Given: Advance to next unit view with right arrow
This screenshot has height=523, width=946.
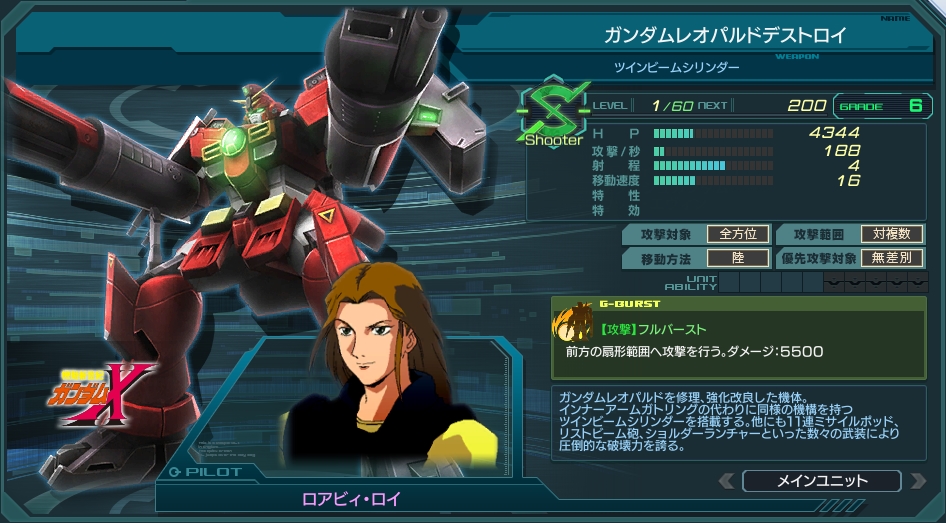Looking at the screenshot, I should tap(917, 481).
